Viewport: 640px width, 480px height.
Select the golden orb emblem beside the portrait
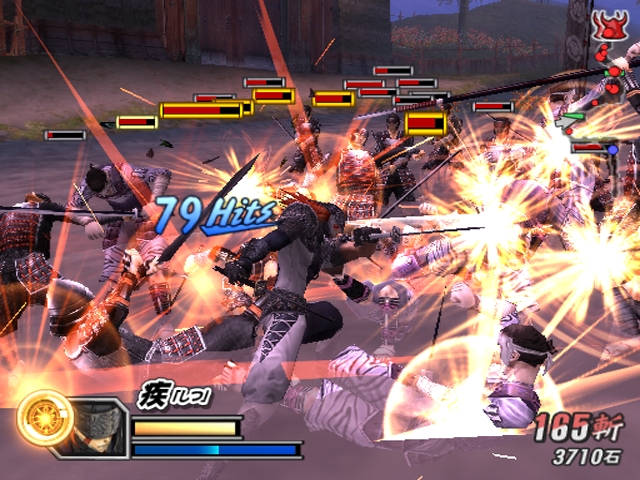click(x=46, y=418)
